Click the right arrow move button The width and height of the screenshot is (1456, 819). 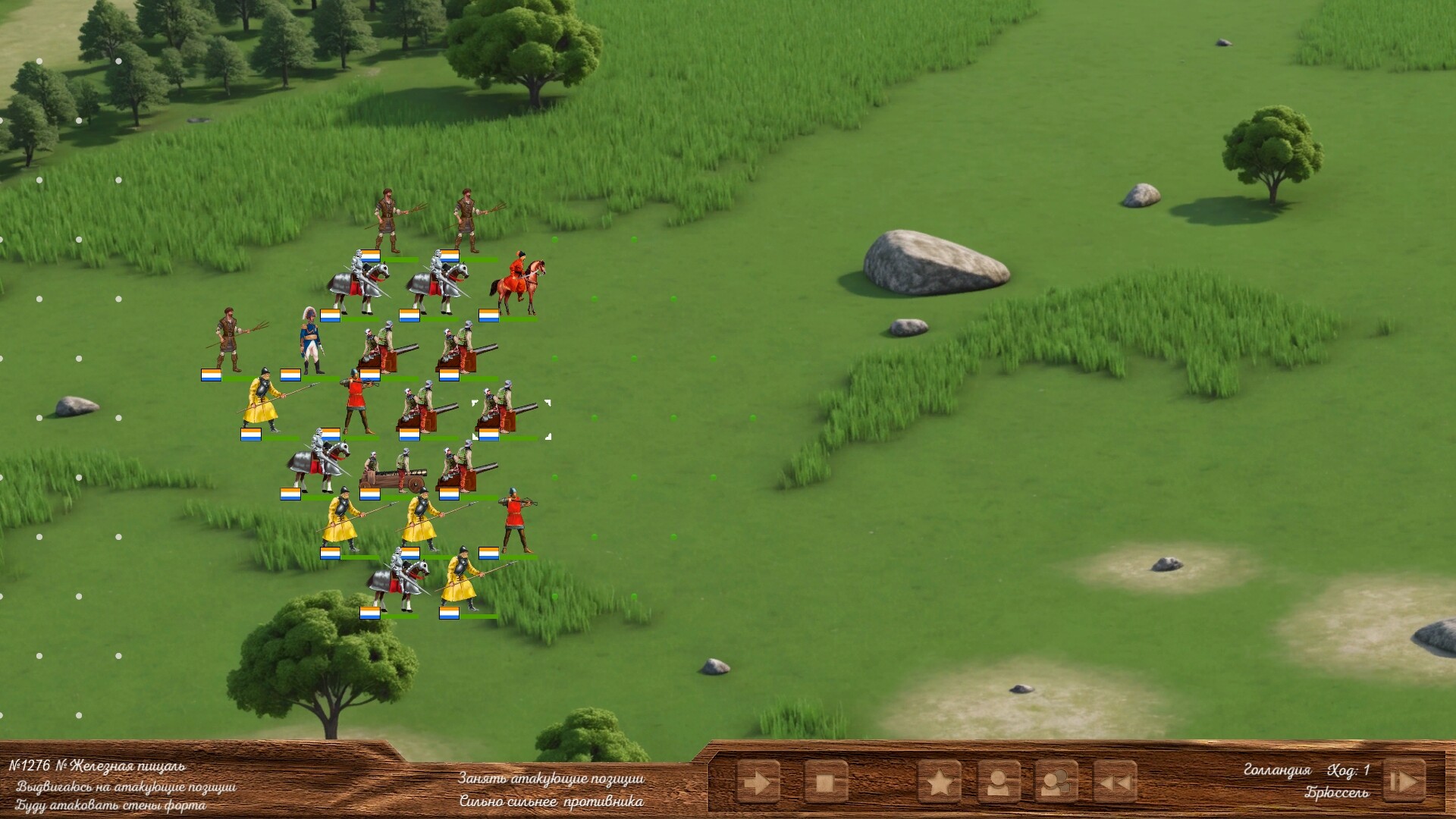(x=758, y=782)
